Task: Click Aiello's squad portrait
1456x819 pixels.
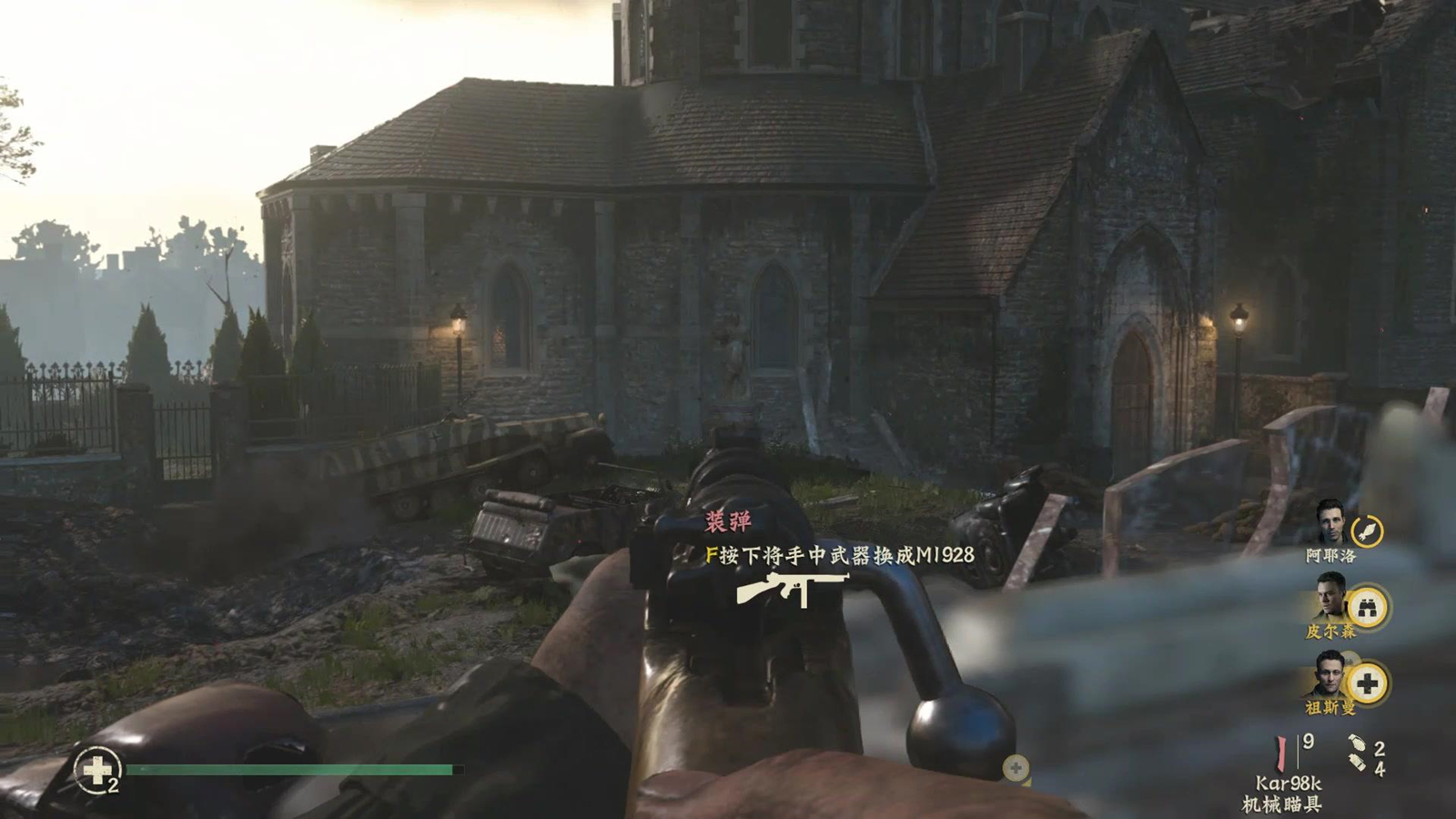Action: pos(1330,521)
